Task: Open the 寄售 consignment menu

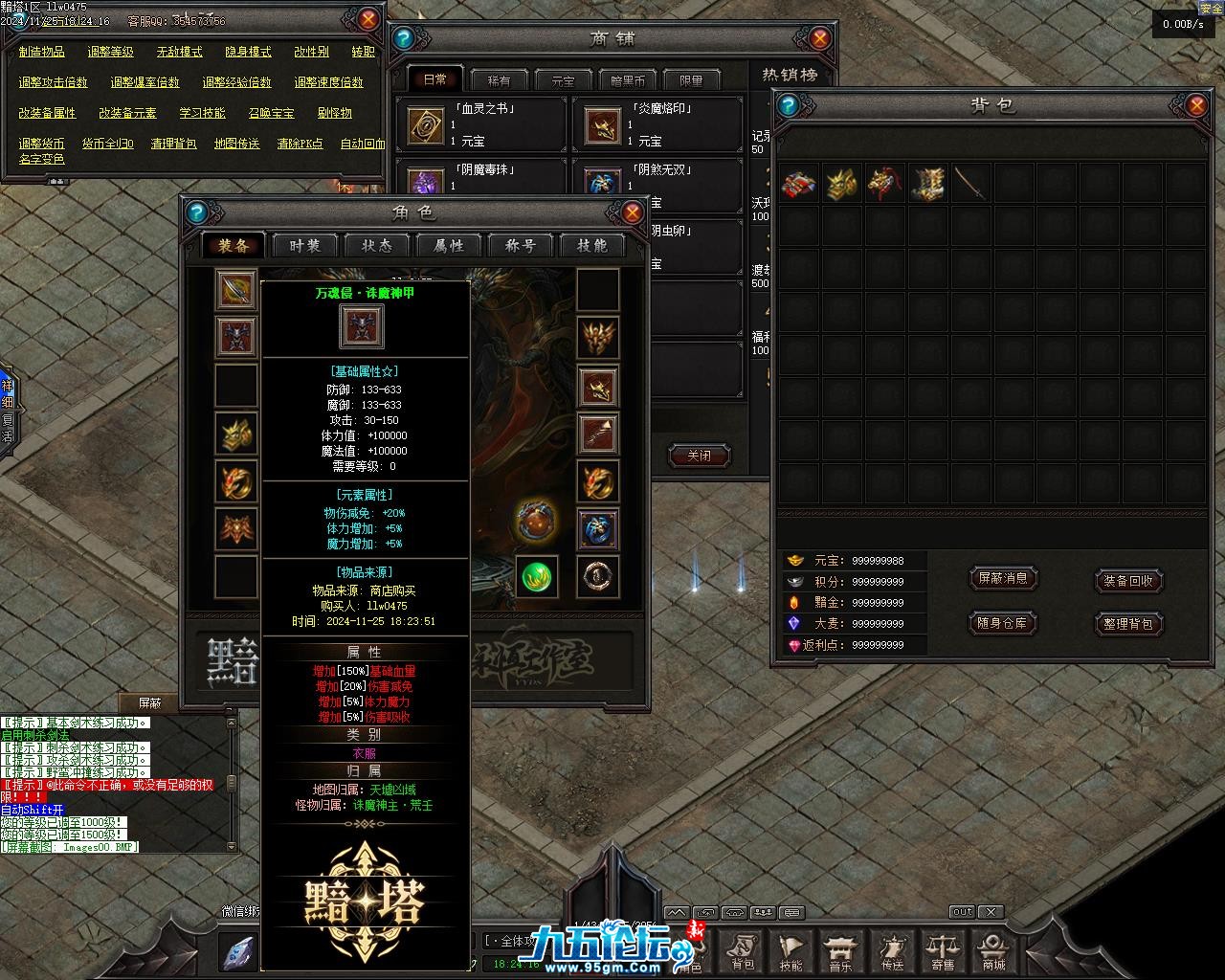Action: 943,951
